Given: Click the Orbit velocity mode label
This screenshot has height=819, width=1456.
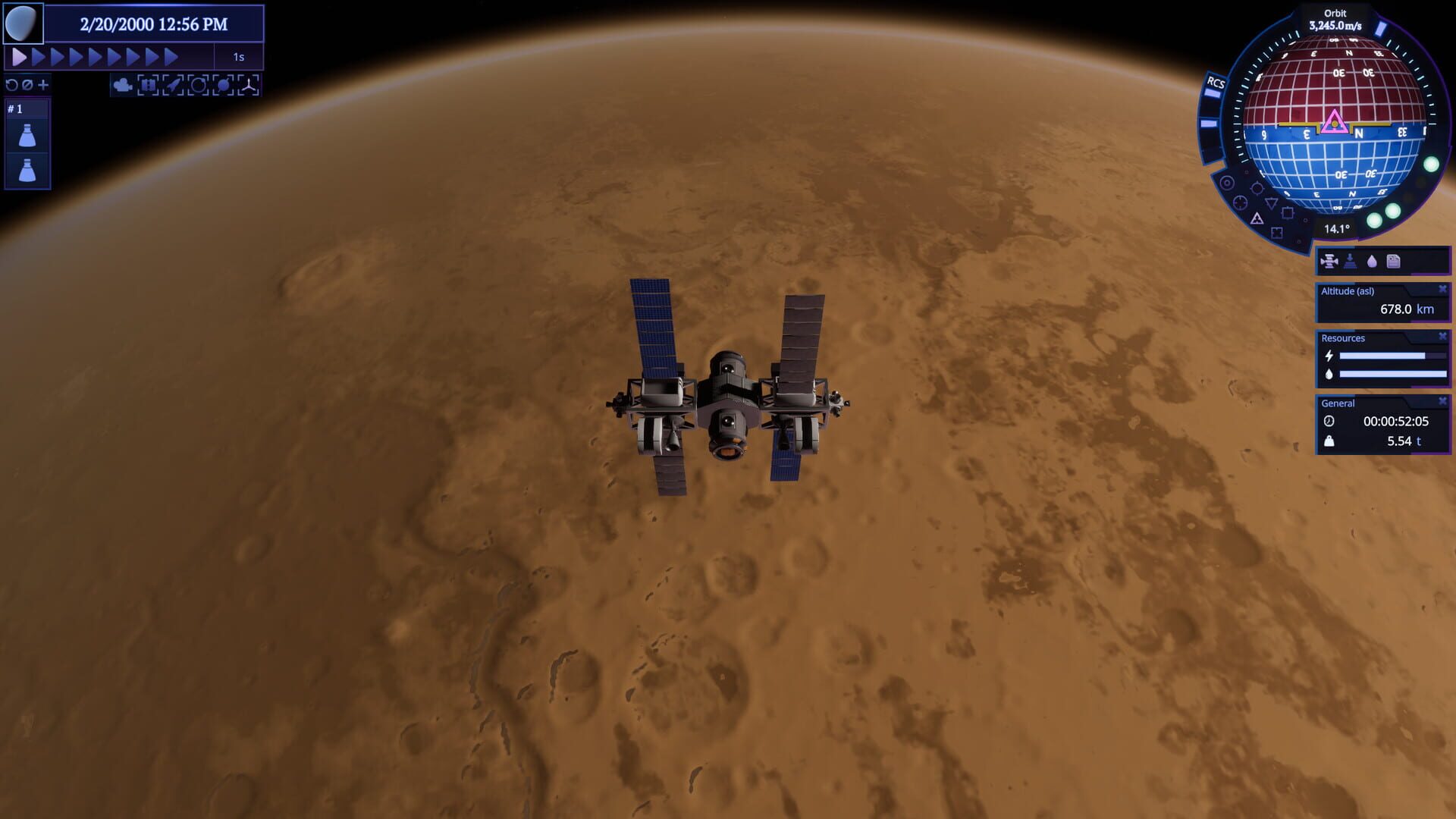Looking at the screenshot, I should (x=1335, y=14).
